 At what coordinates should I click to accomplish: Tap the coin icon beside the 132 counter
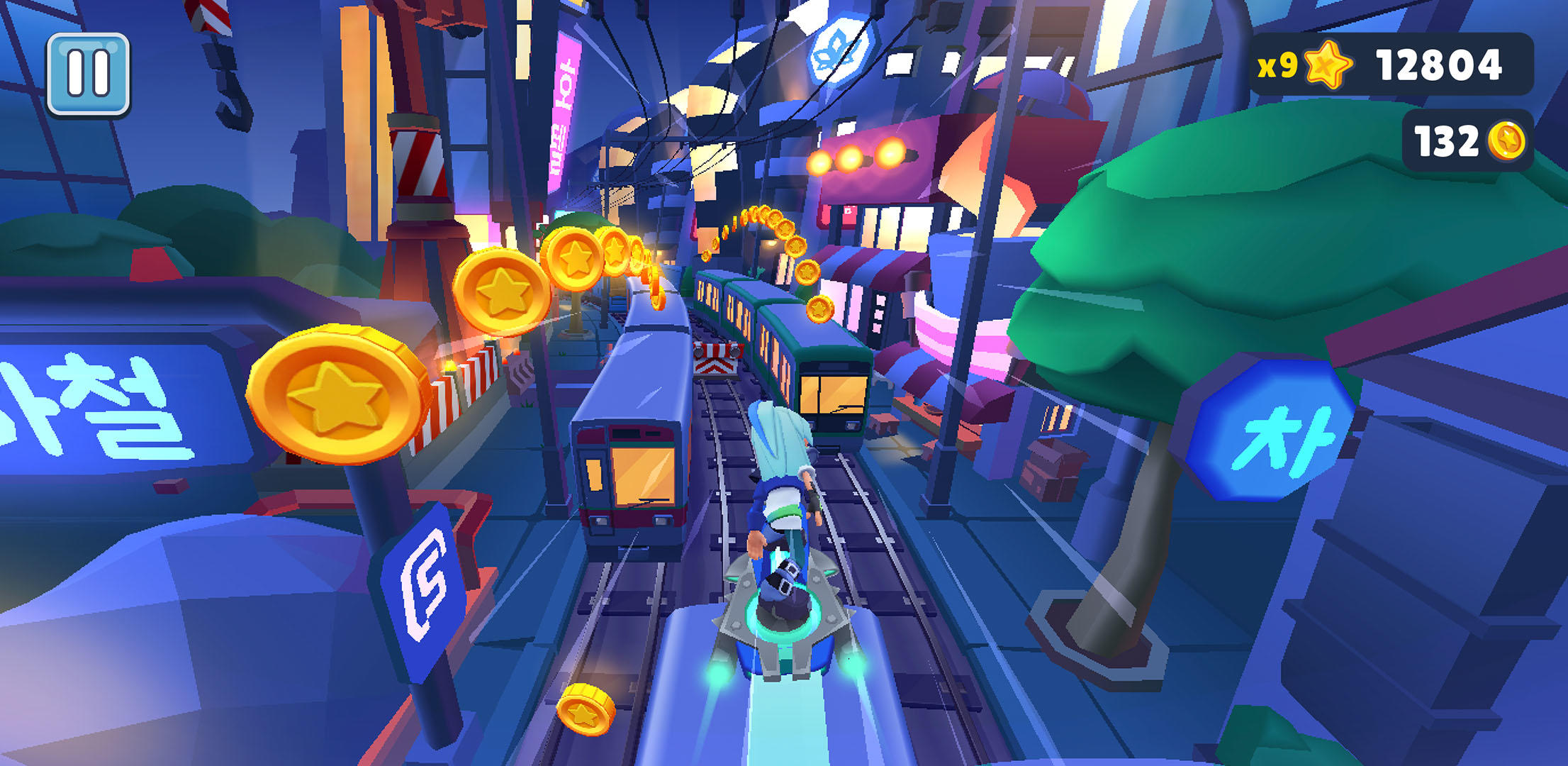click(x=1508, y=141)
